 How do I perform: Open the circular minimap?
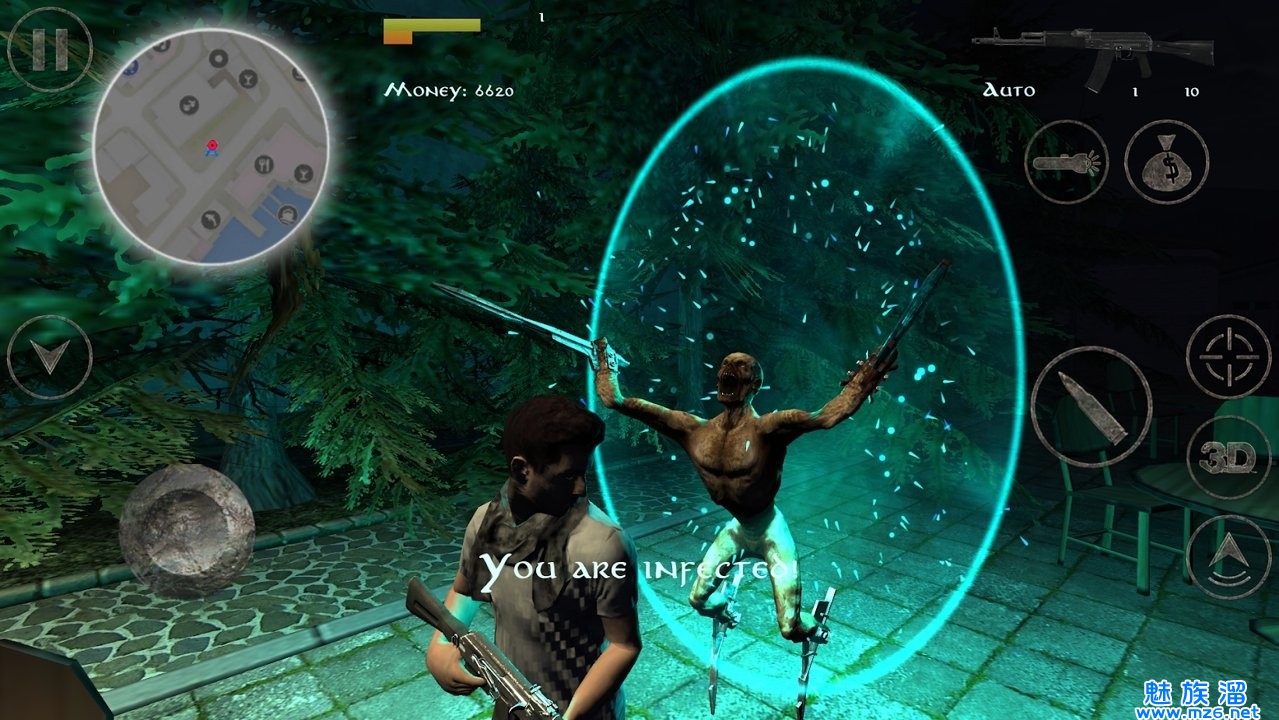pyautogui.click(x=211, y=146)
